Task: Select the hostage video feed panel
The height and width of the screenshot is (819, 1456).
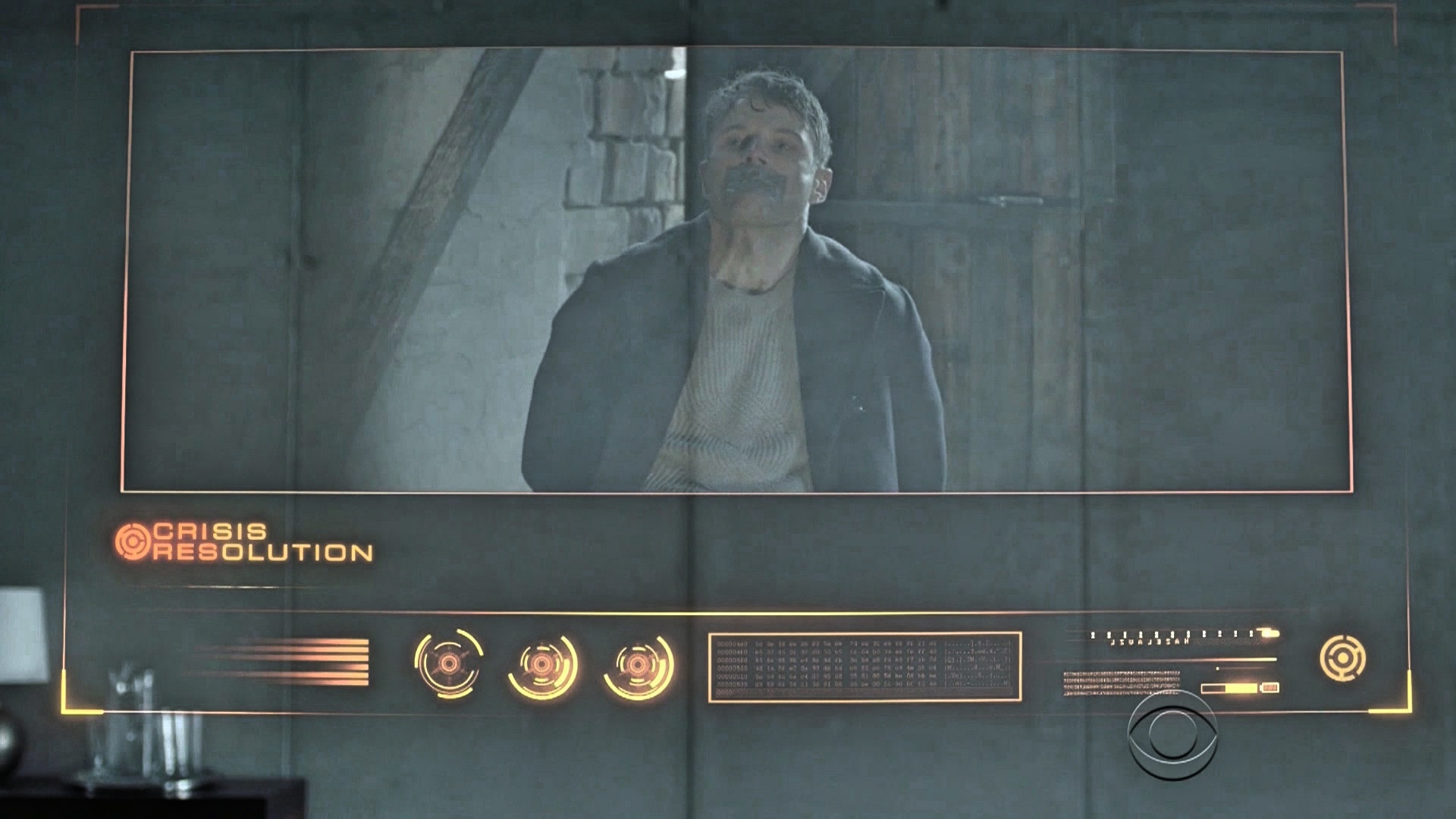Action: click(x=736, y=271)
